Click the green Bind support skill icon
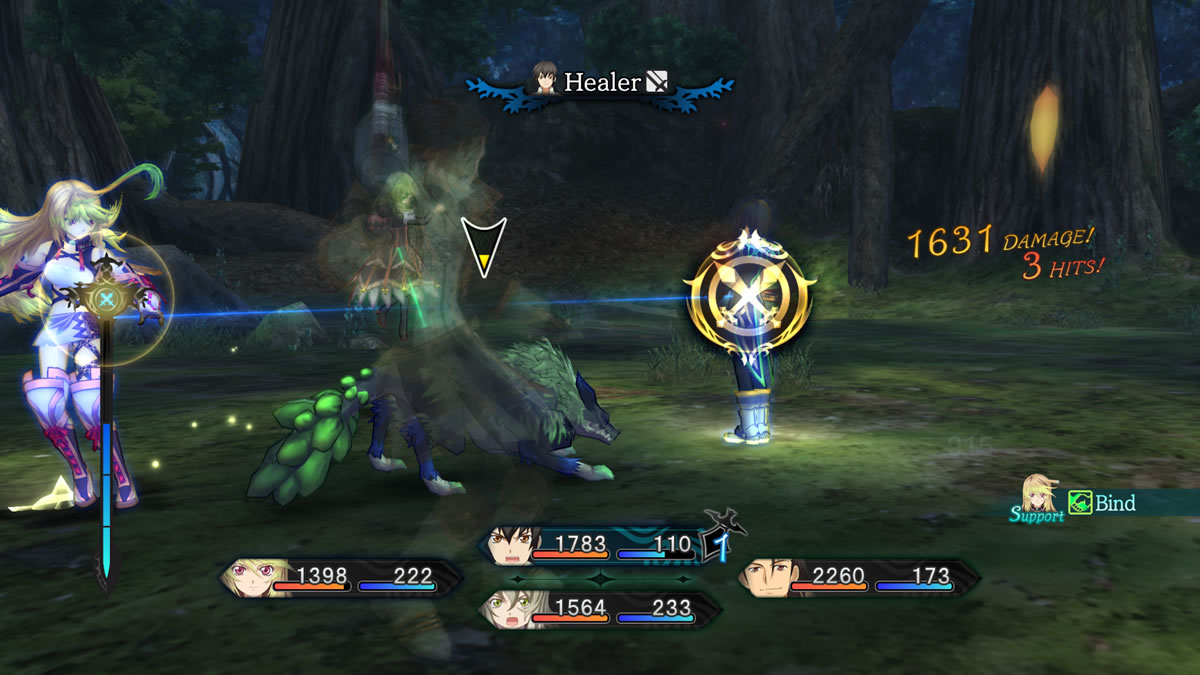 click(1080, 503)
